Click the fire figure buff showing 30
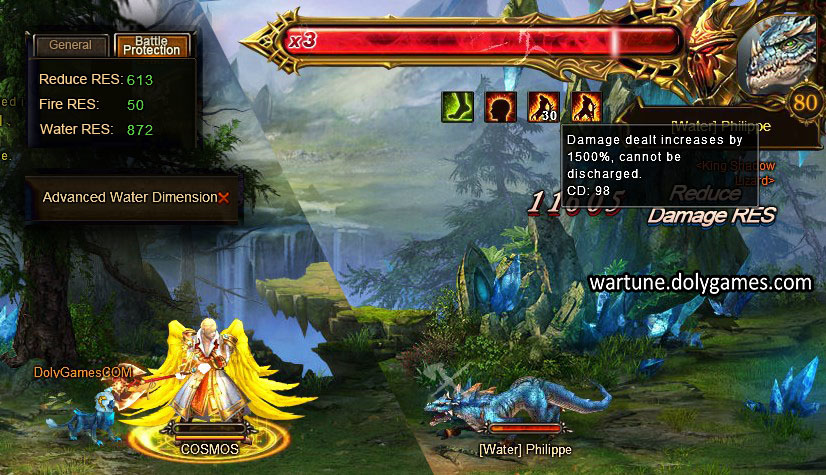This screenshot has height=475, width=826. coord(542,107)
